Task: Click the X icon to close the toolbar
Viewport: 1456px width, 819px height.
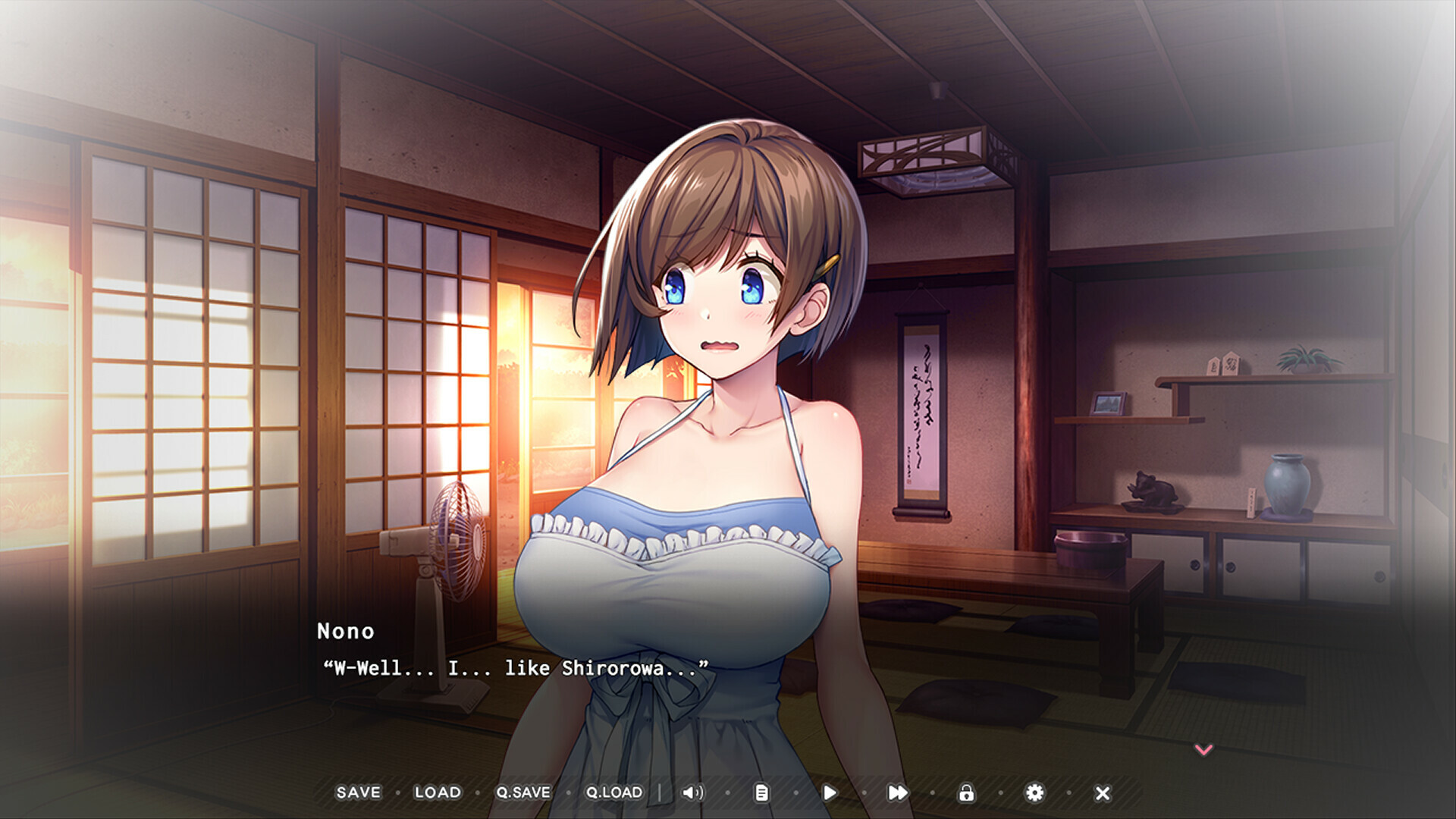Action: click(x=1102, y=792)
